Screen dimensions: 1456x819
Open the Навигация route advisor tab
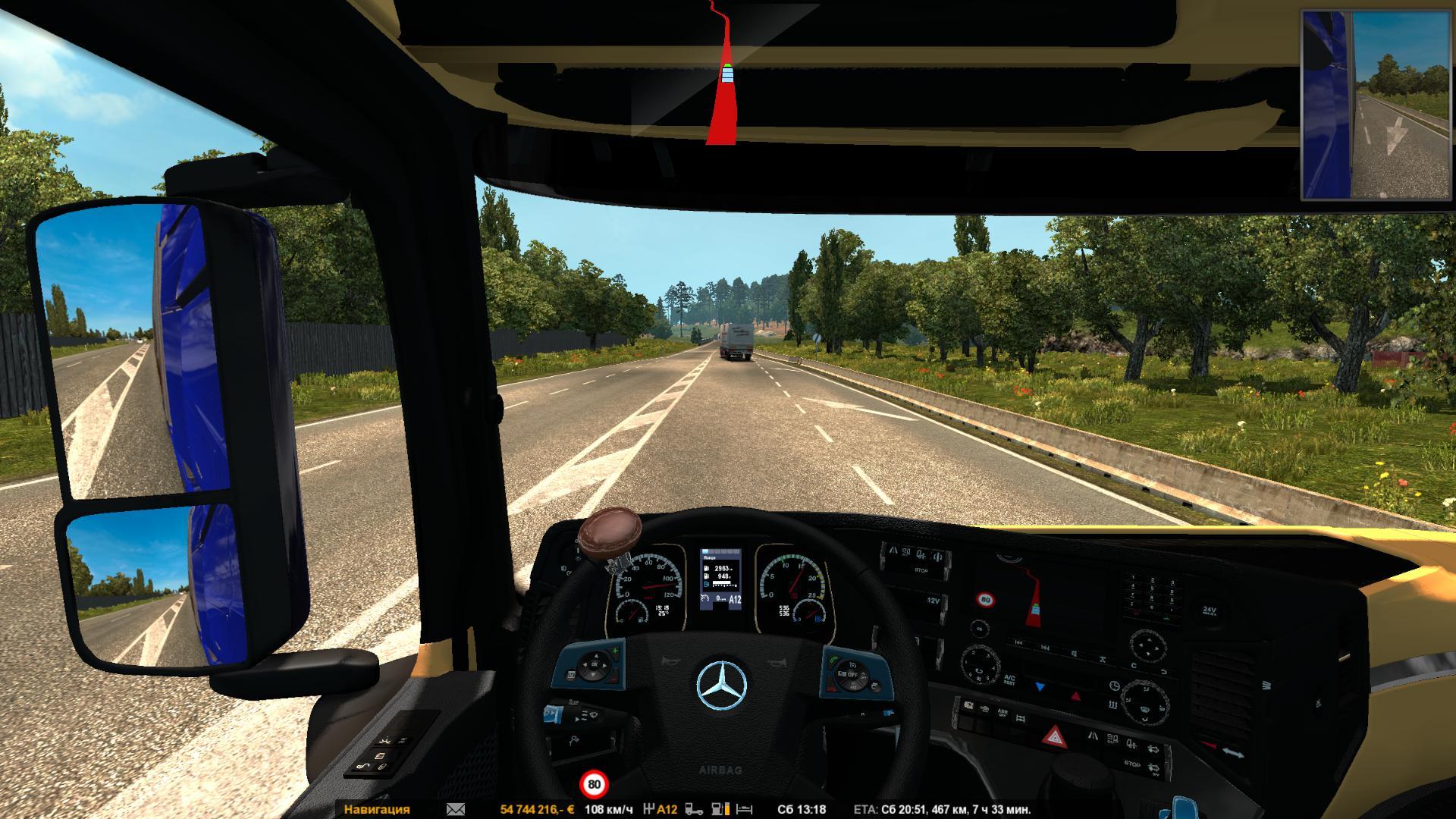[x=377, y=809]
